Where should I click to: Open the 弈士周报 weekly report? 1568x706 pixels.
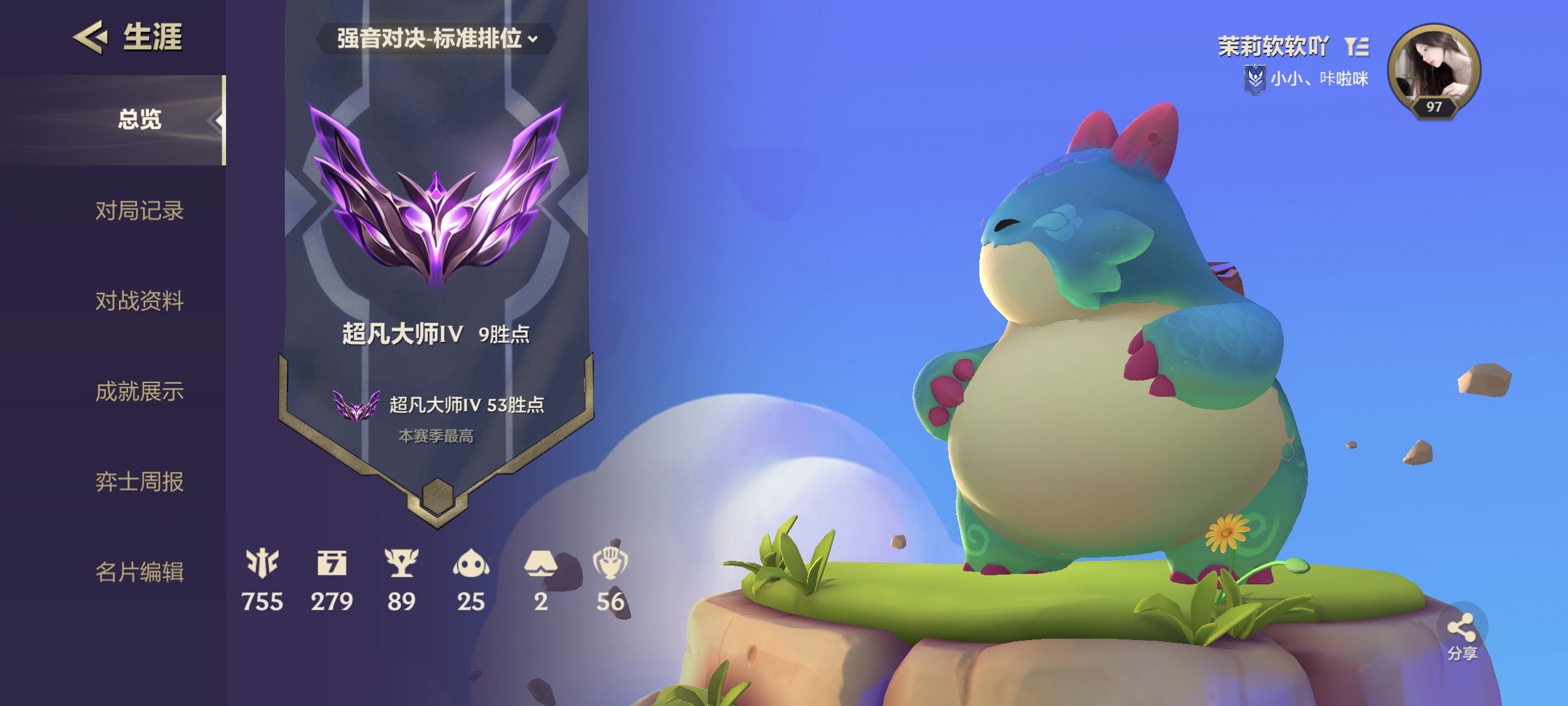point(139,482)
